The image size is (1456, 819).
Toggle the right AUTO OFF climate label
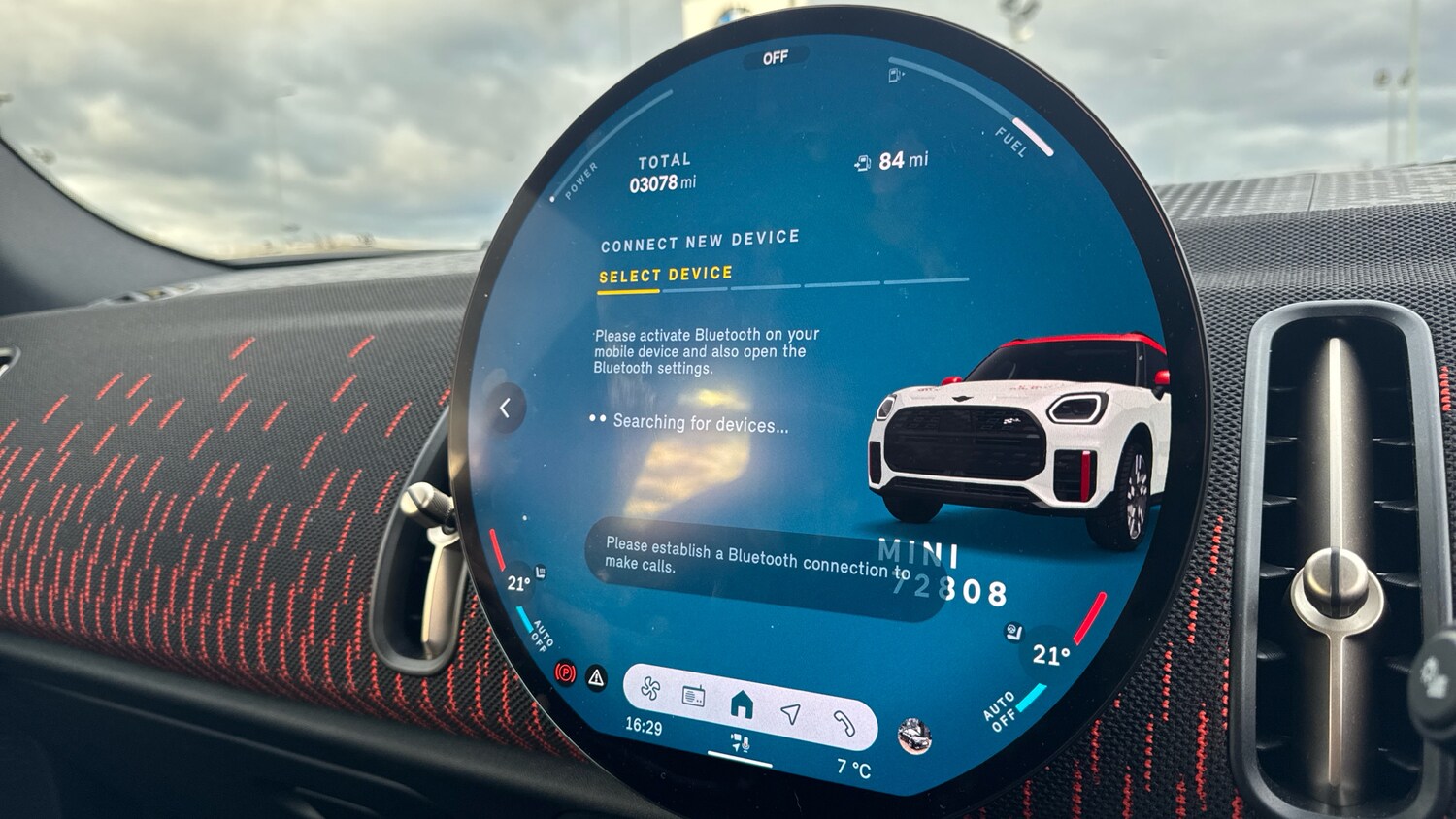(1000, 710)
